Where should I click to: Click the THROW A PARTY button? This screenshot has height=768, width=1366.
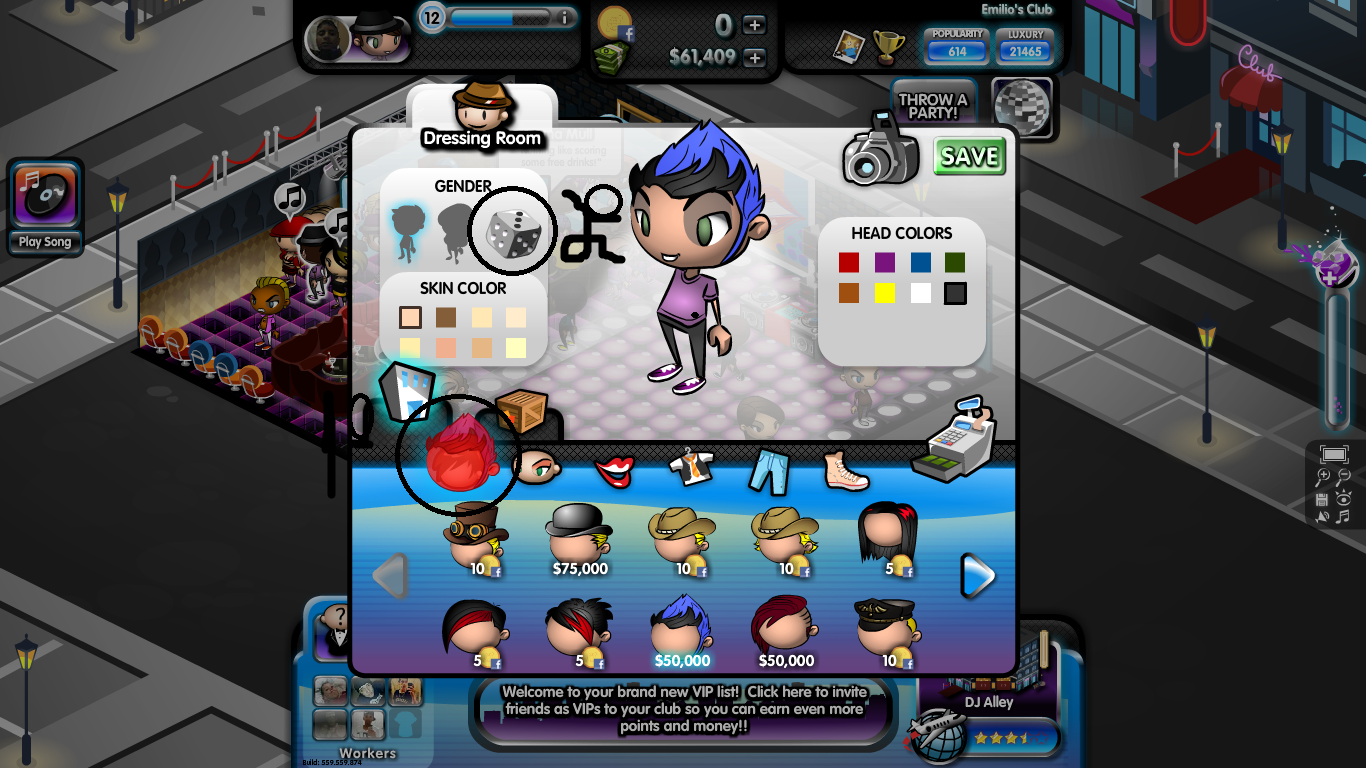tap(932, 105)
